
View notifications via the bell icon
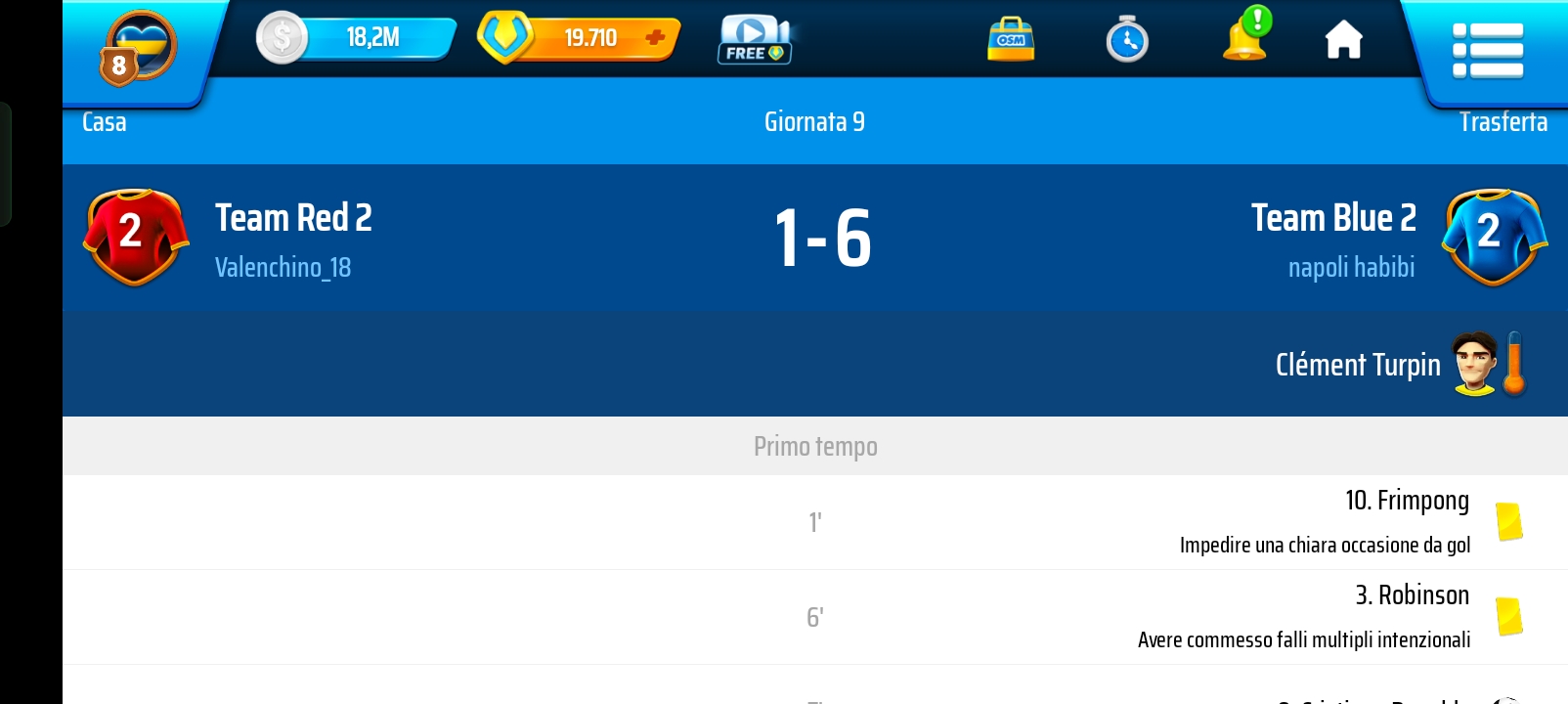coord(1246,37)
